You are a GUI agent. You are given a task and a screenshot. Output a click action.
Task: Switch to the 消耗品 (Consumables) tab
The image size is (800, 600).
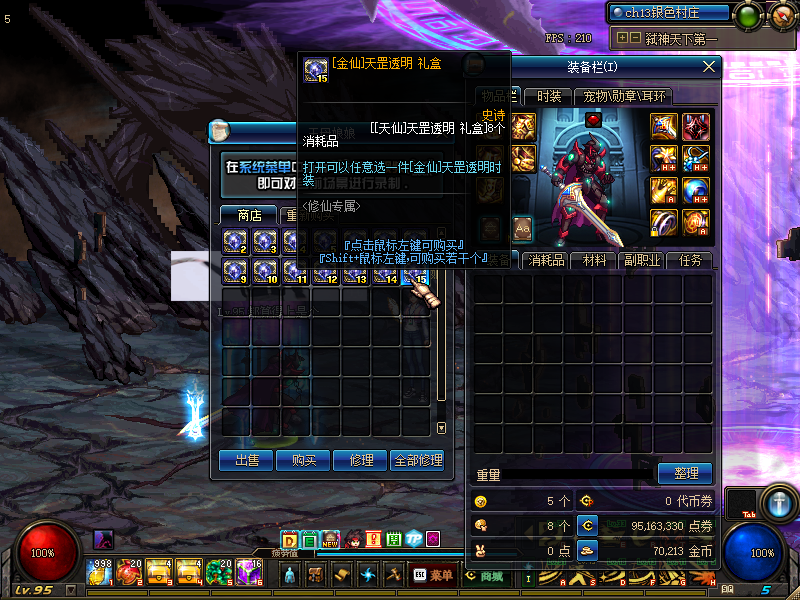coord(547,260)
